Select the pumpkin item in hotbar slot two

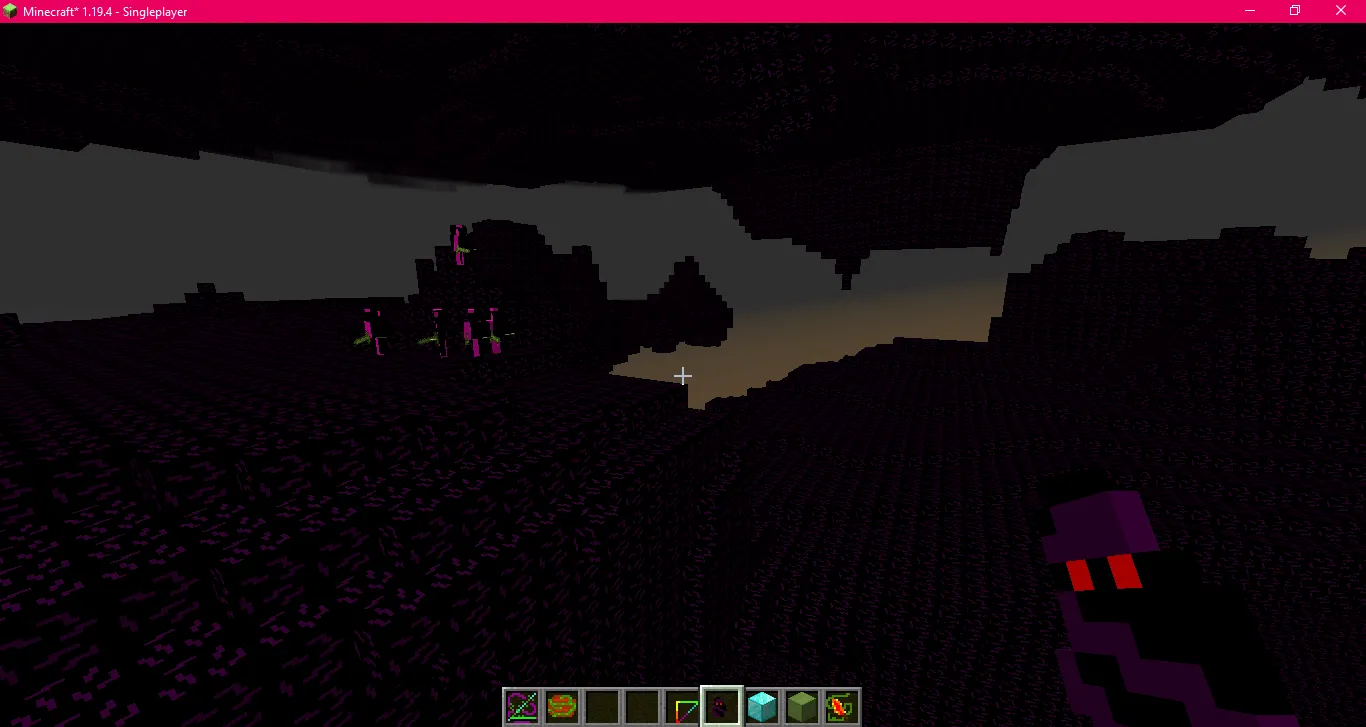click(561, 707)
